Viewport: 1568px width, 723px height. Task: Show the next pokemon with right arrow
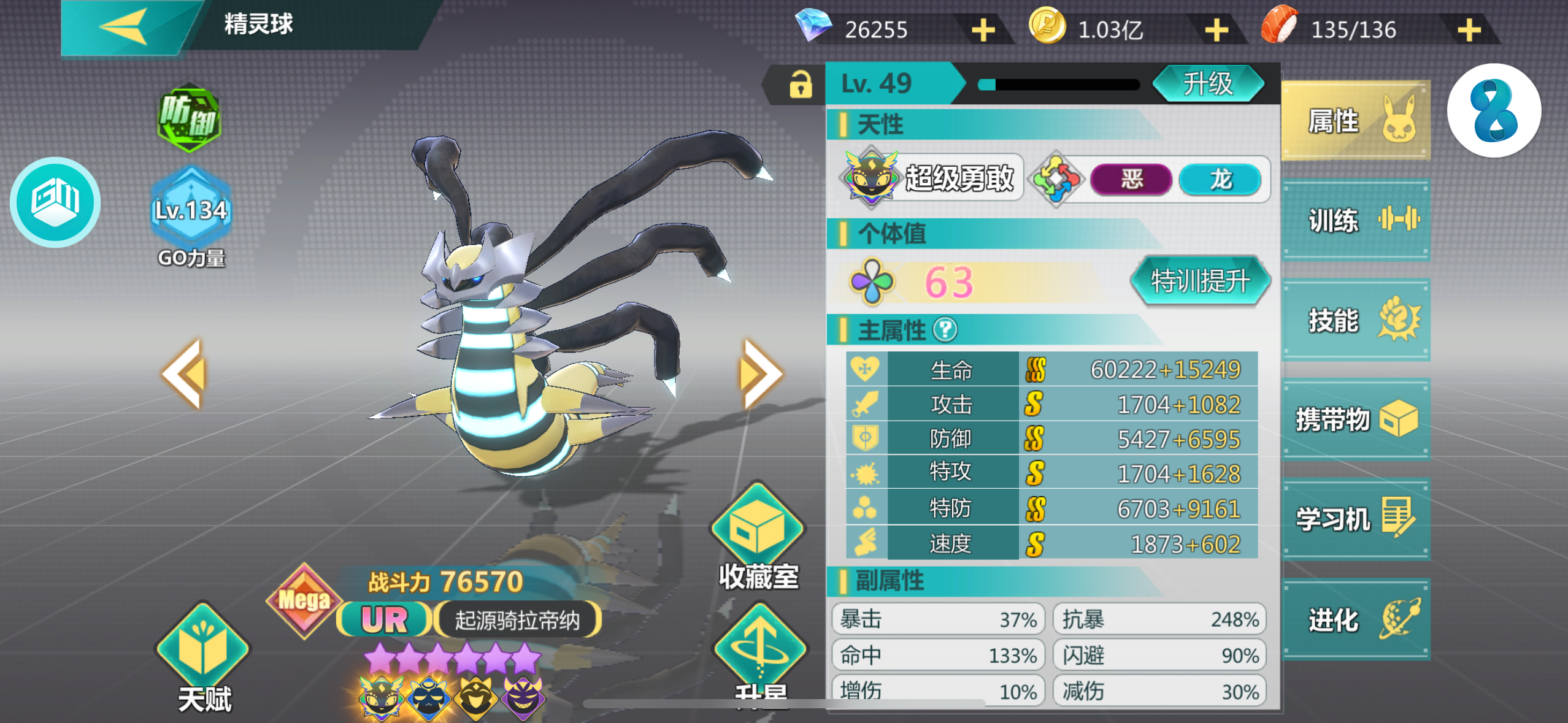point(761,373)
